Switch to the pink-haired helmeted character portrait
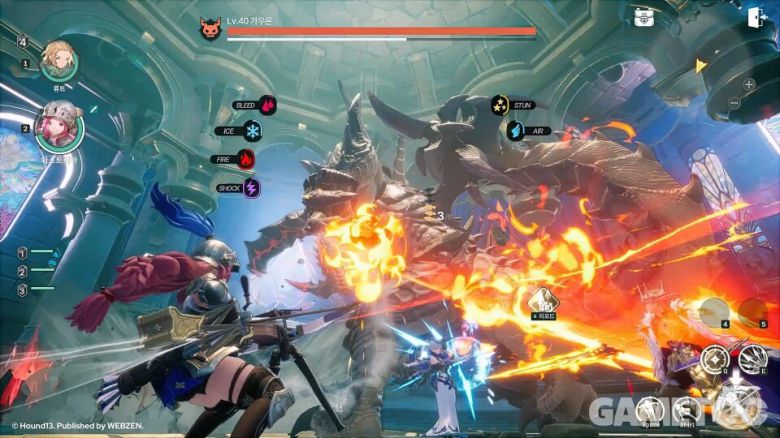Image resolution: width=780 pixels, height=438 pixels. click(58, 127)
